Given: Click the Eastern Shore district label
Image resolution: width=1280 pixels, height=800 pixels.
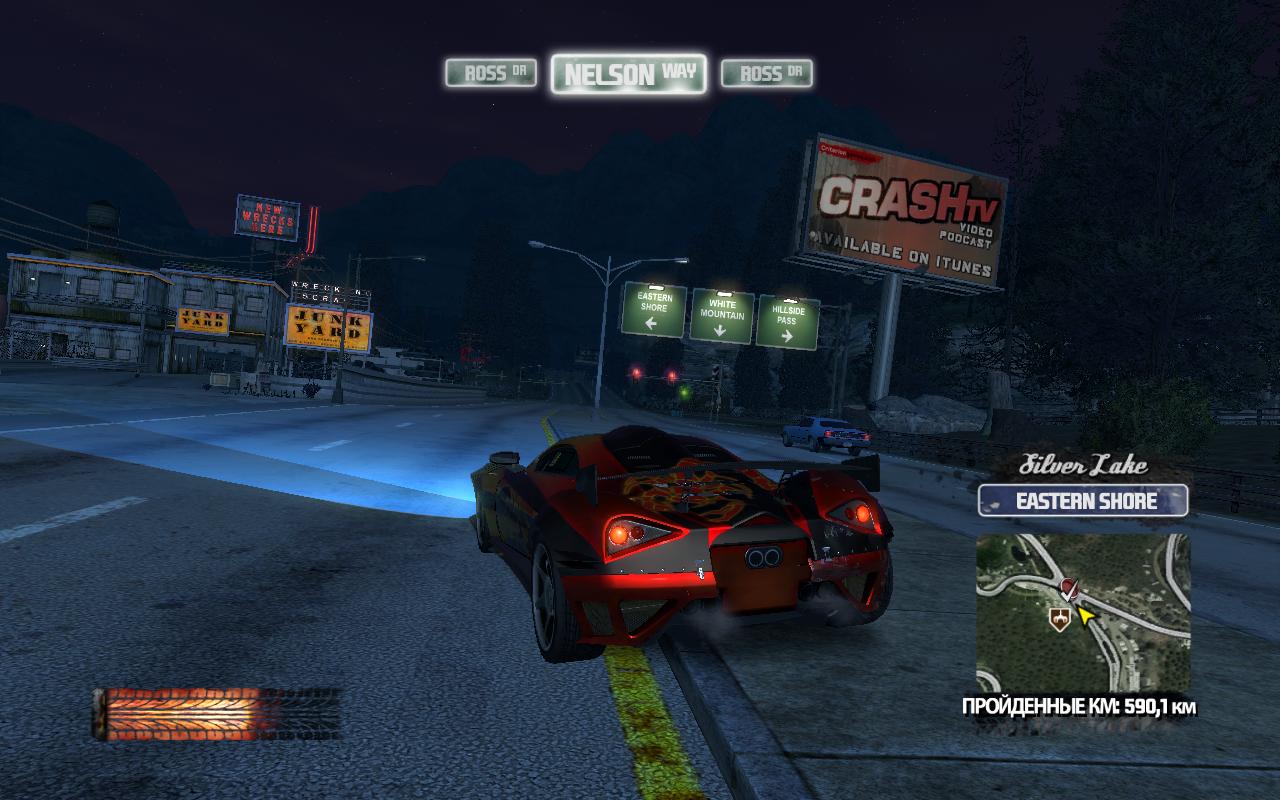Looking at the screenshot, I should 1083,501.
